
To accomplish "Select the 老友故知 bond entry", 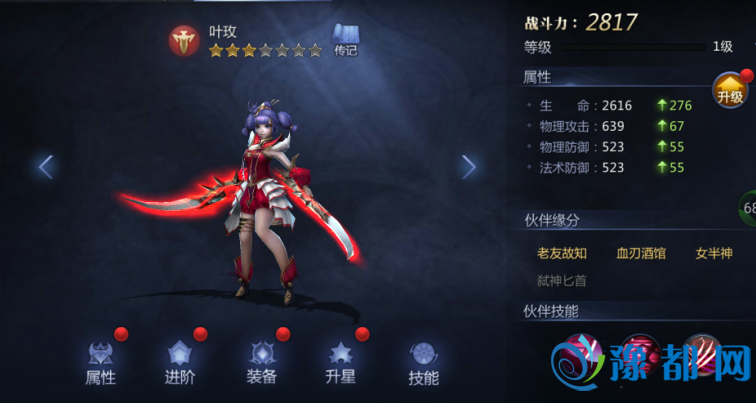I will 562,253.
